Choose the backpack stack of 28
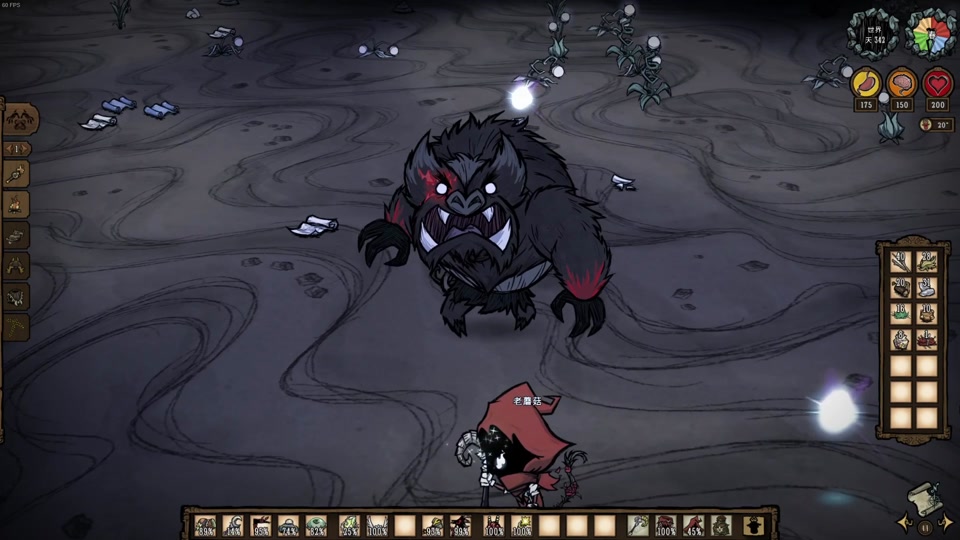 point(926,261)
